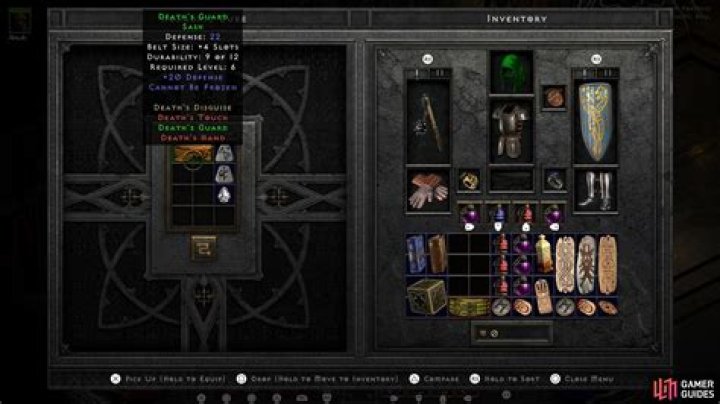Viewport: 720px width, 404px height.
Task: Pick the golden belt in the backpack grid
Action: (x=461, y=305)
